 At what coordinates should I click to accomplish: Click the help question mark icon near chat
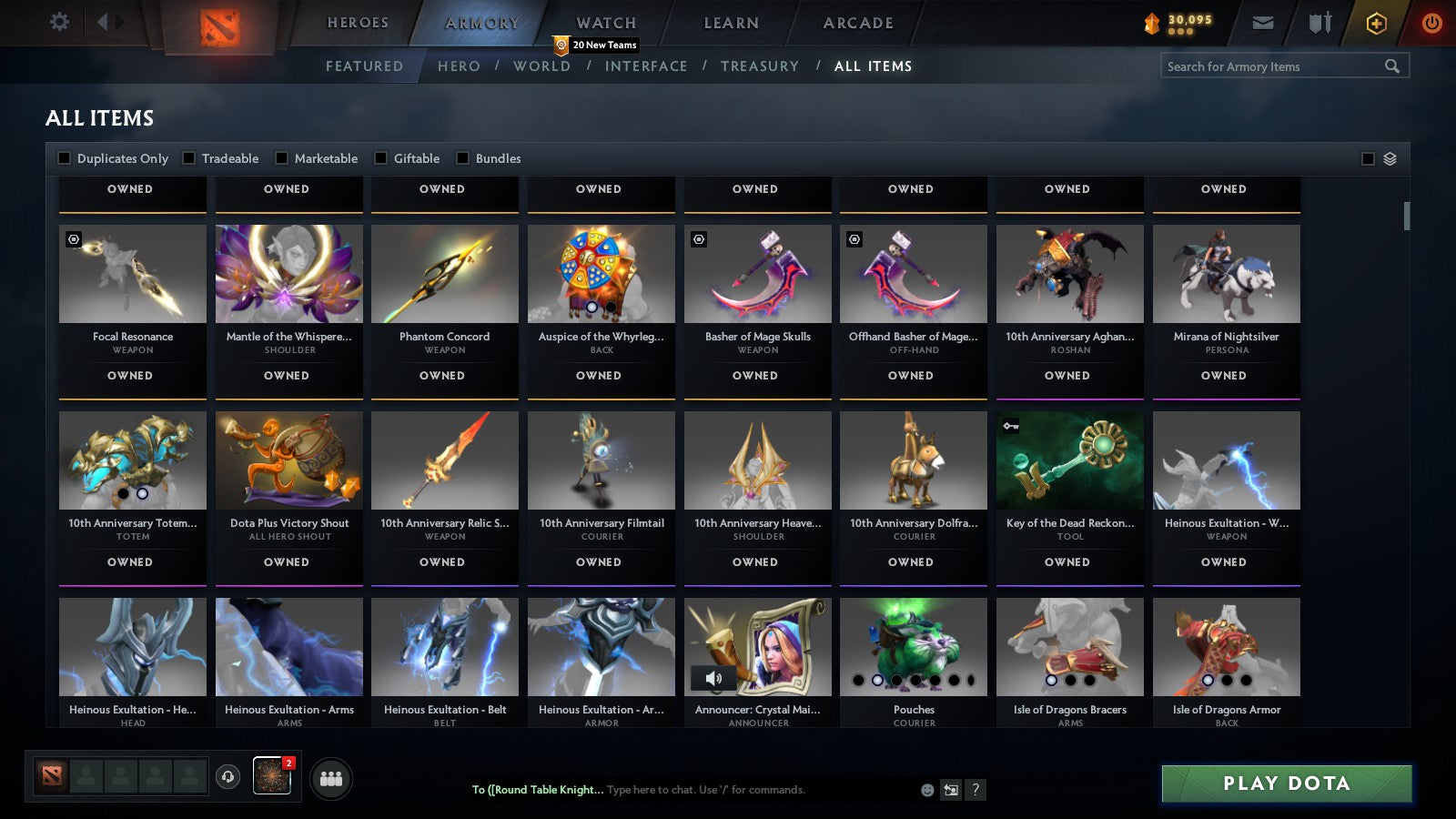click(976, 790)
